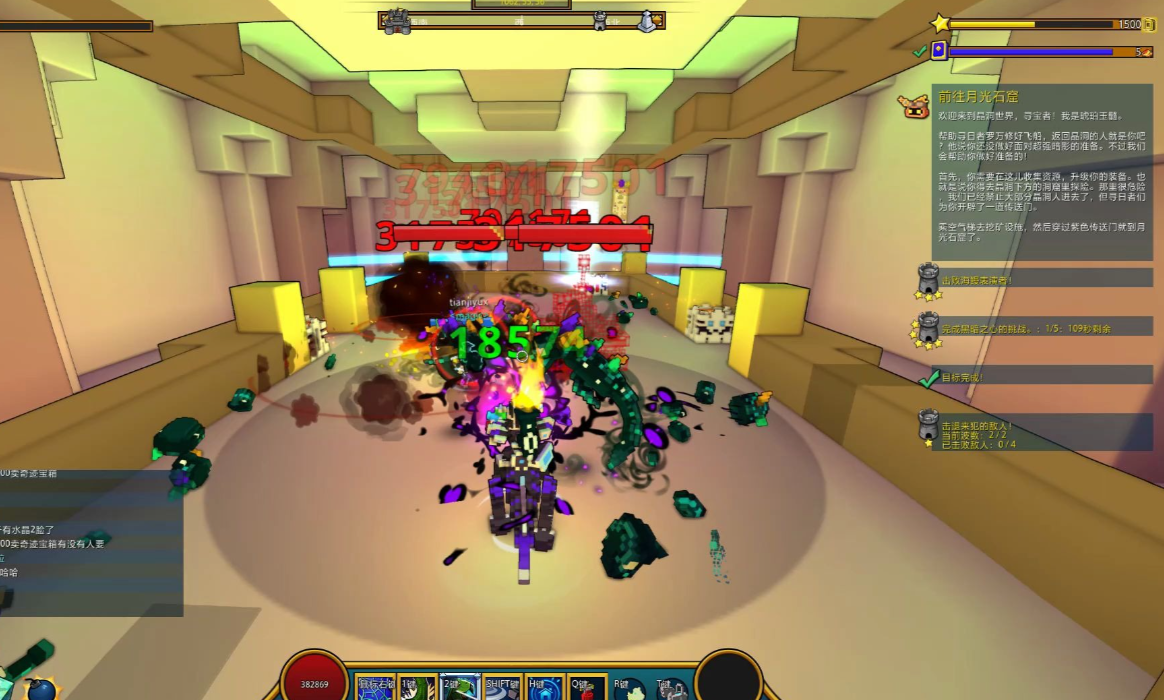Click the cube icon beside the star bar
Image resolution: width=1164 pixels, height=700 pixels.
tap(1149, 24)
